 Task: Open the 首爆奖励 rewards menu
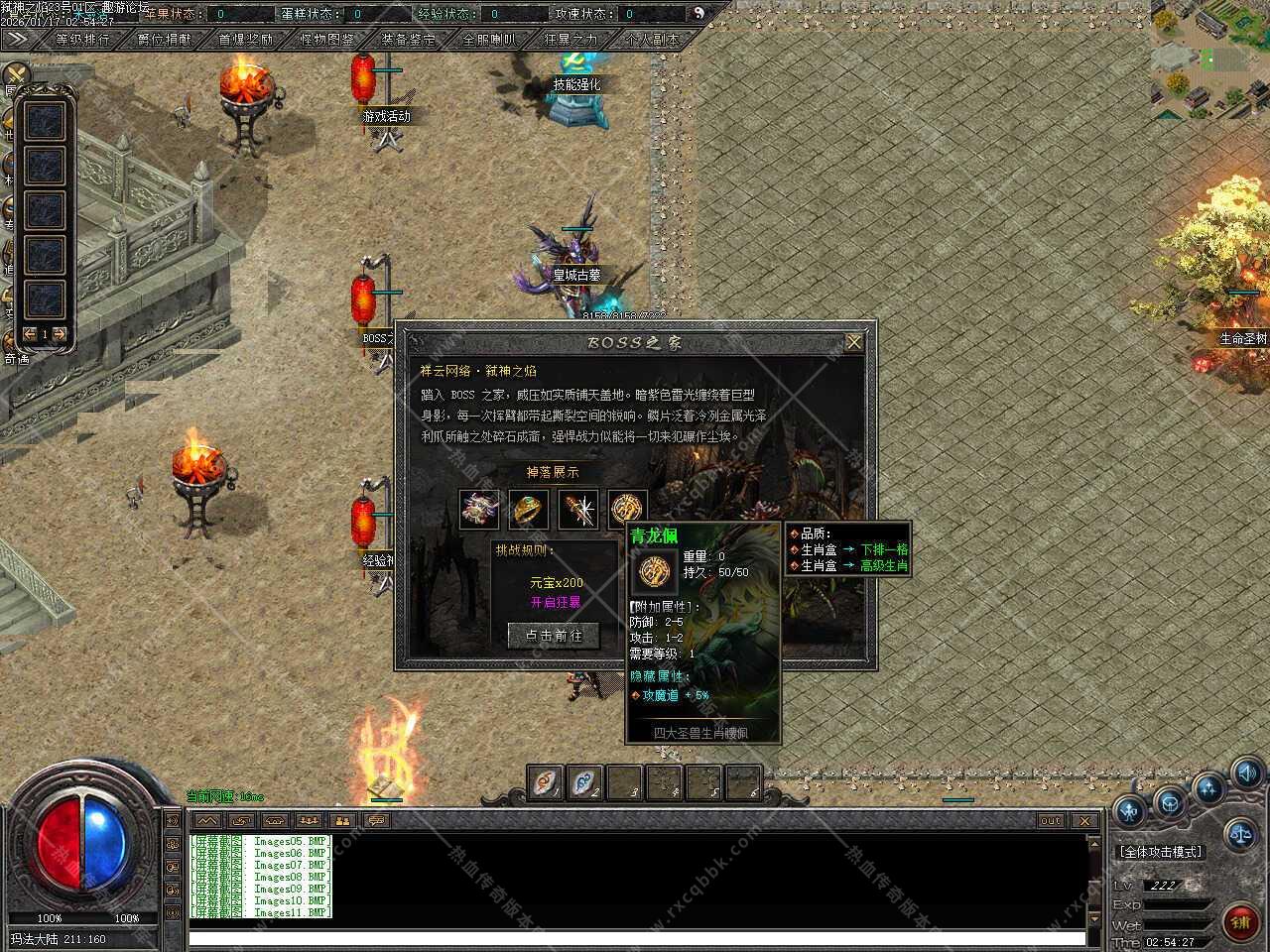coord(245,40)
